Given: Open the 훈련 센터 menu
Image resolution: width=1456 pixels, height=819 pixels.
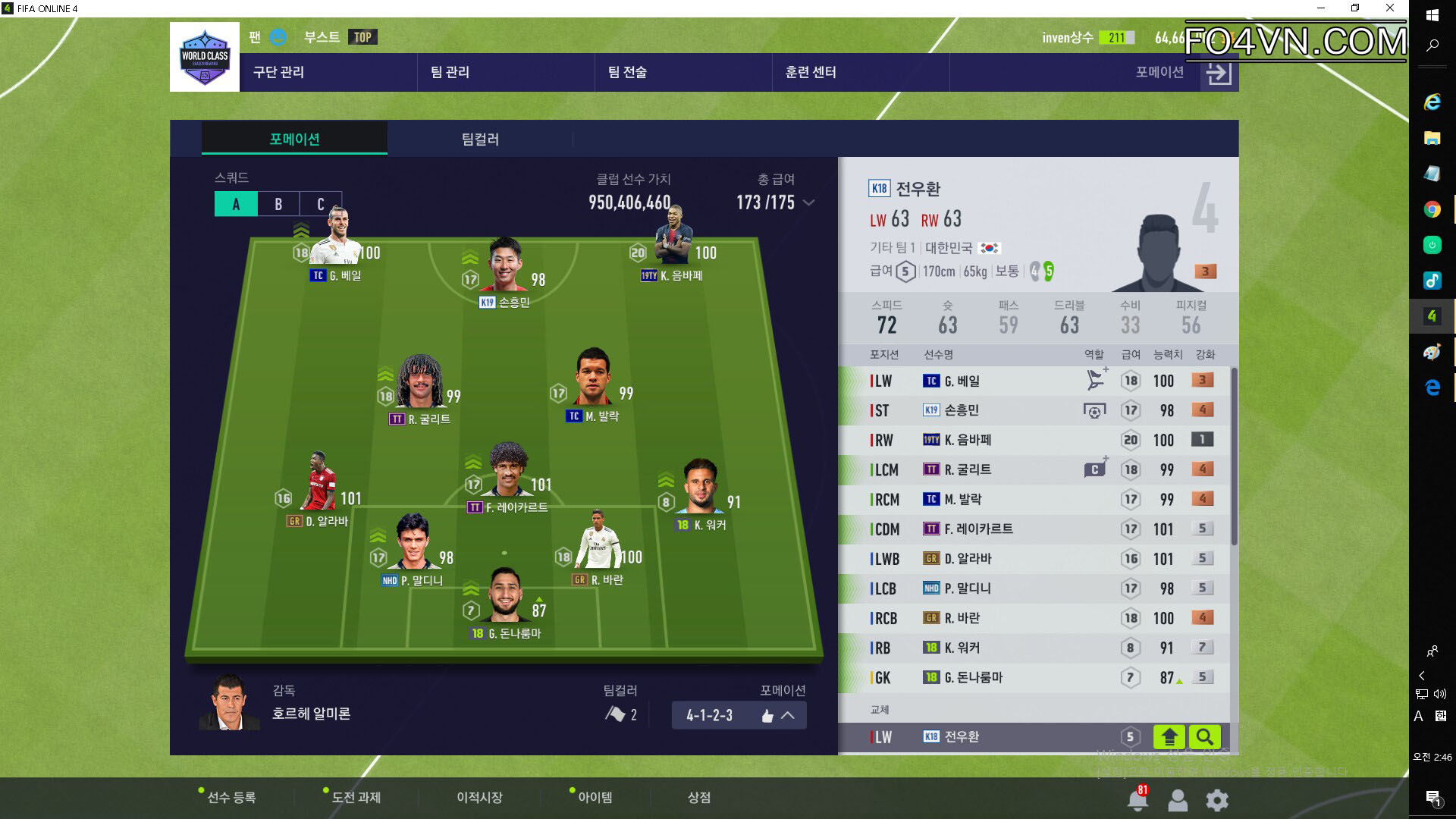Looking at the screenshot, I should pos(811,72).
